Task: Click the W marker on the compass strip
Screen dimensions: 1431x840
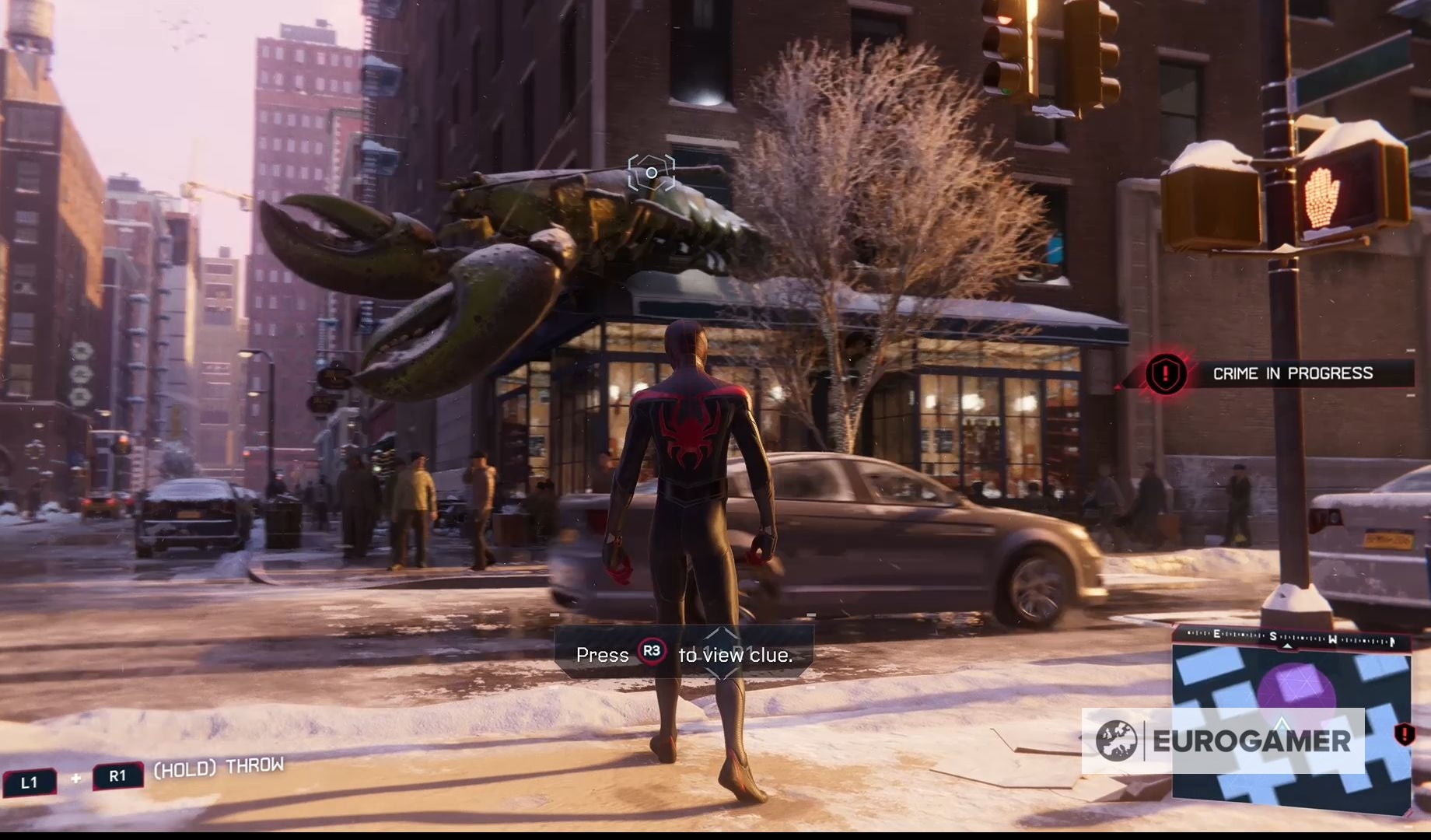Action: point(1333,640)
